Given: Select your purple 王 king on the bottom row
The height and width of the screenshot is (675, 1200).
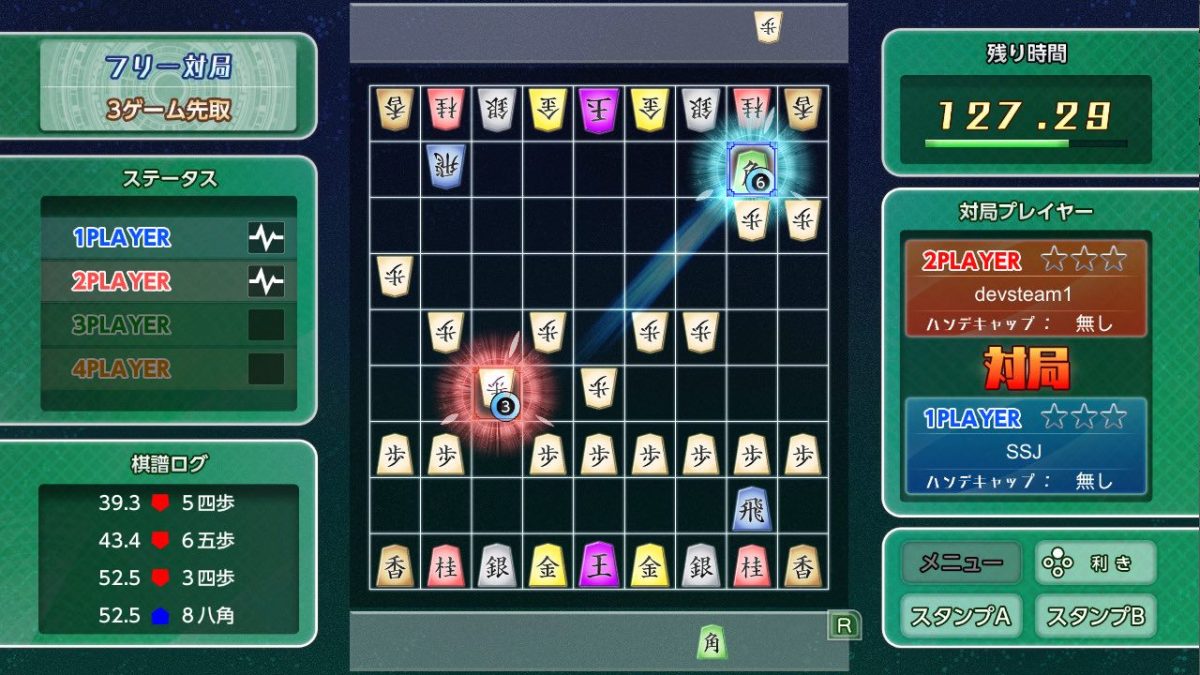Looking at the screenshot, I should 600,565.
